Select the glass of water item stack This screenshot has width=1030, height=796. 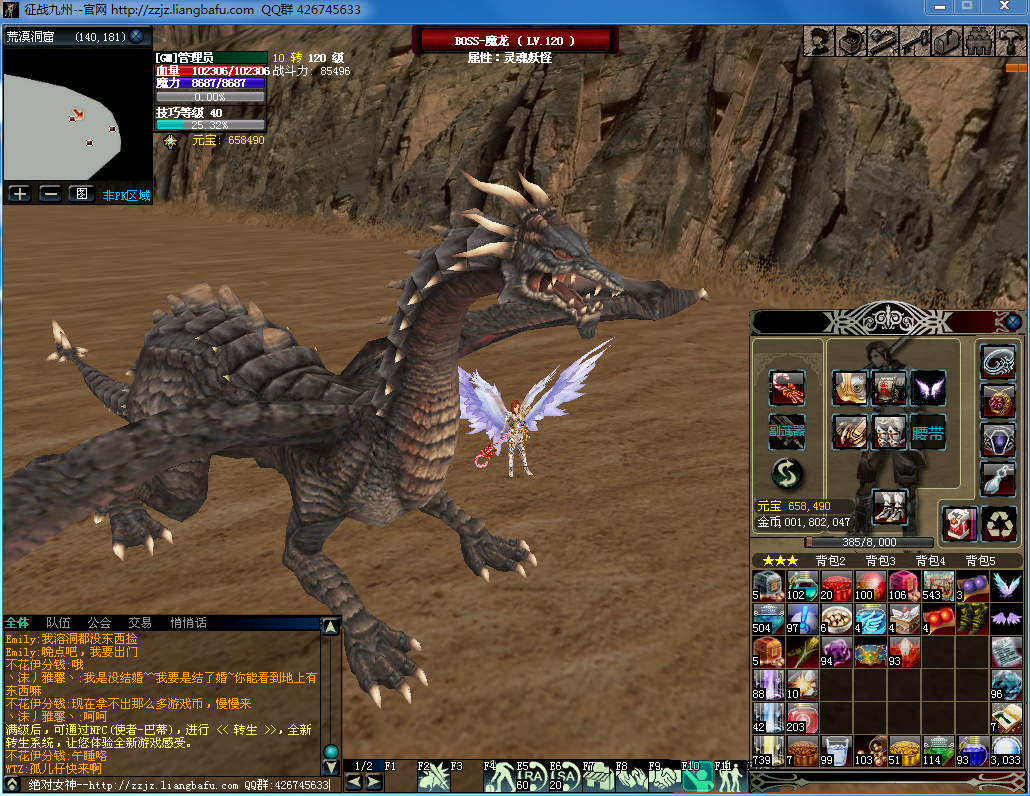(x=837, y=751)
